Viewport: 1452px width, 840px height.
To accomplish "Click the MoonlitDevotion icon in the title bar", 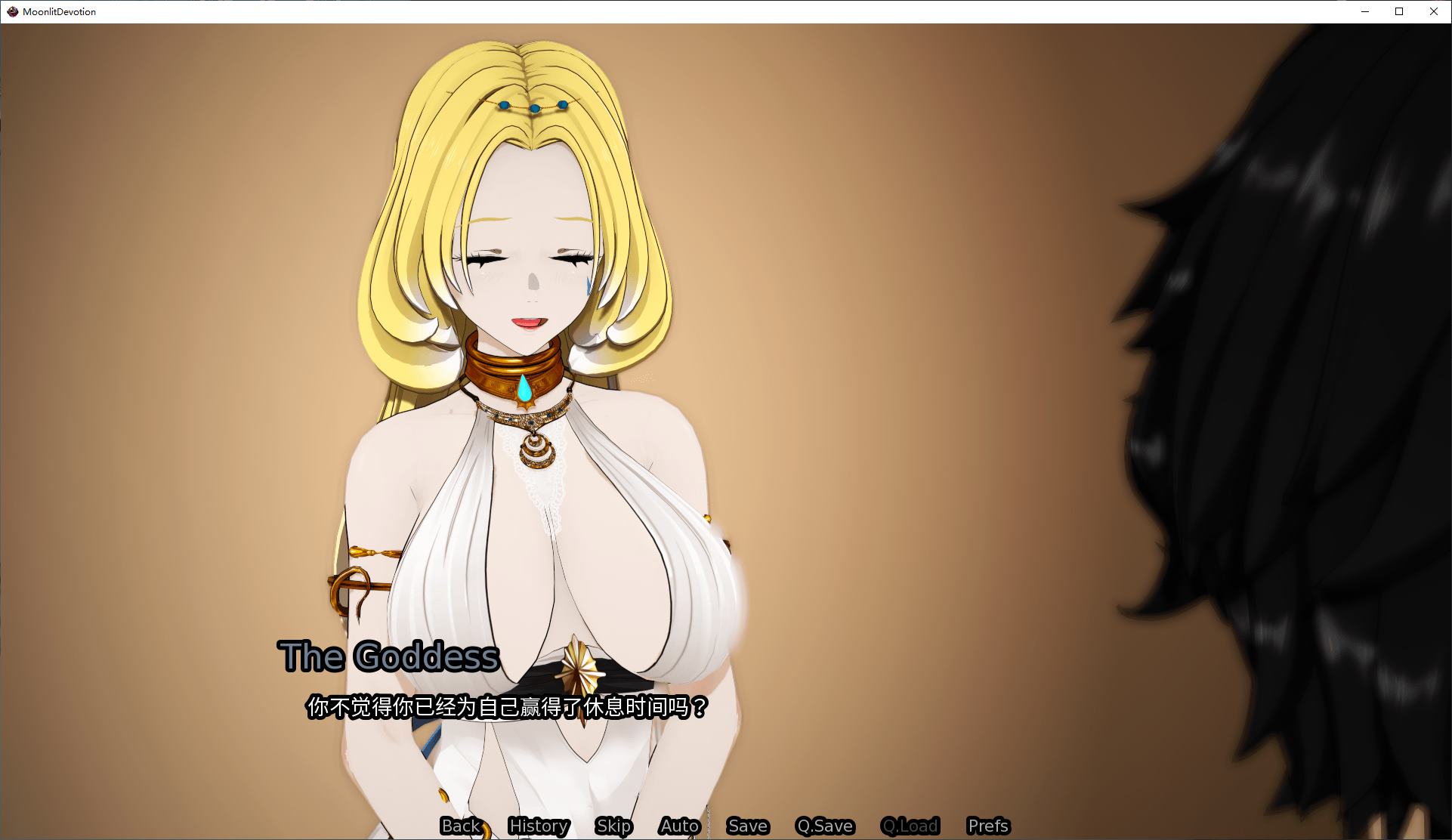I will 11,11.
